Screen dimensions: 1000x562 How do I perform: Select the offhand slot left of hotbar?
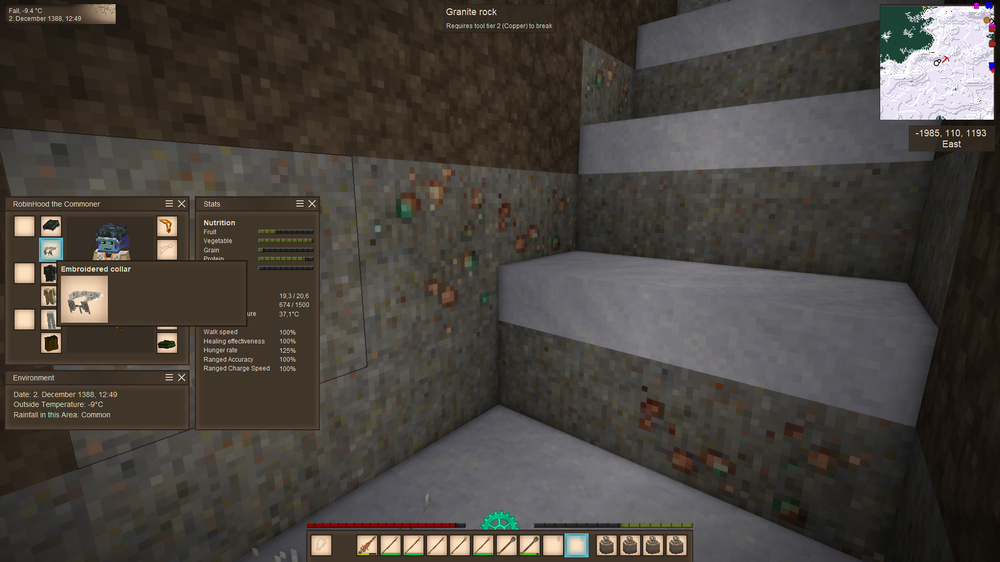[x=321, y=545]
